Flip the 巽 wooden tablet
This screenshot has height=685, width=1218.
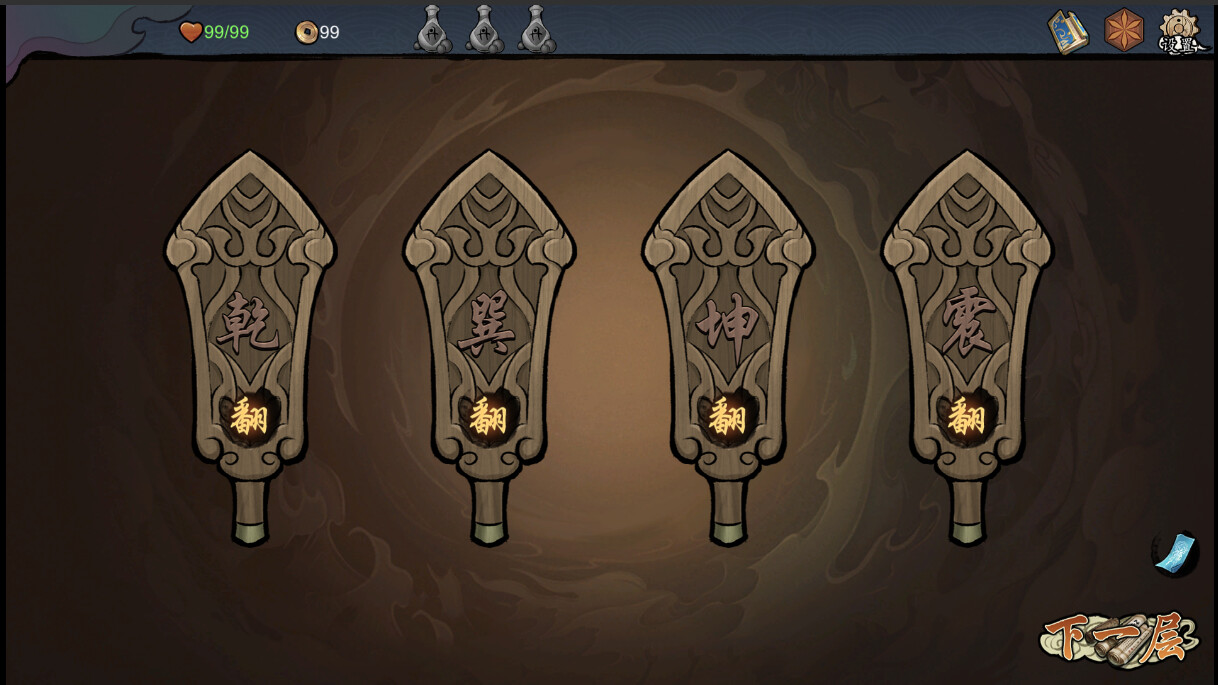(x=488, y=416)
